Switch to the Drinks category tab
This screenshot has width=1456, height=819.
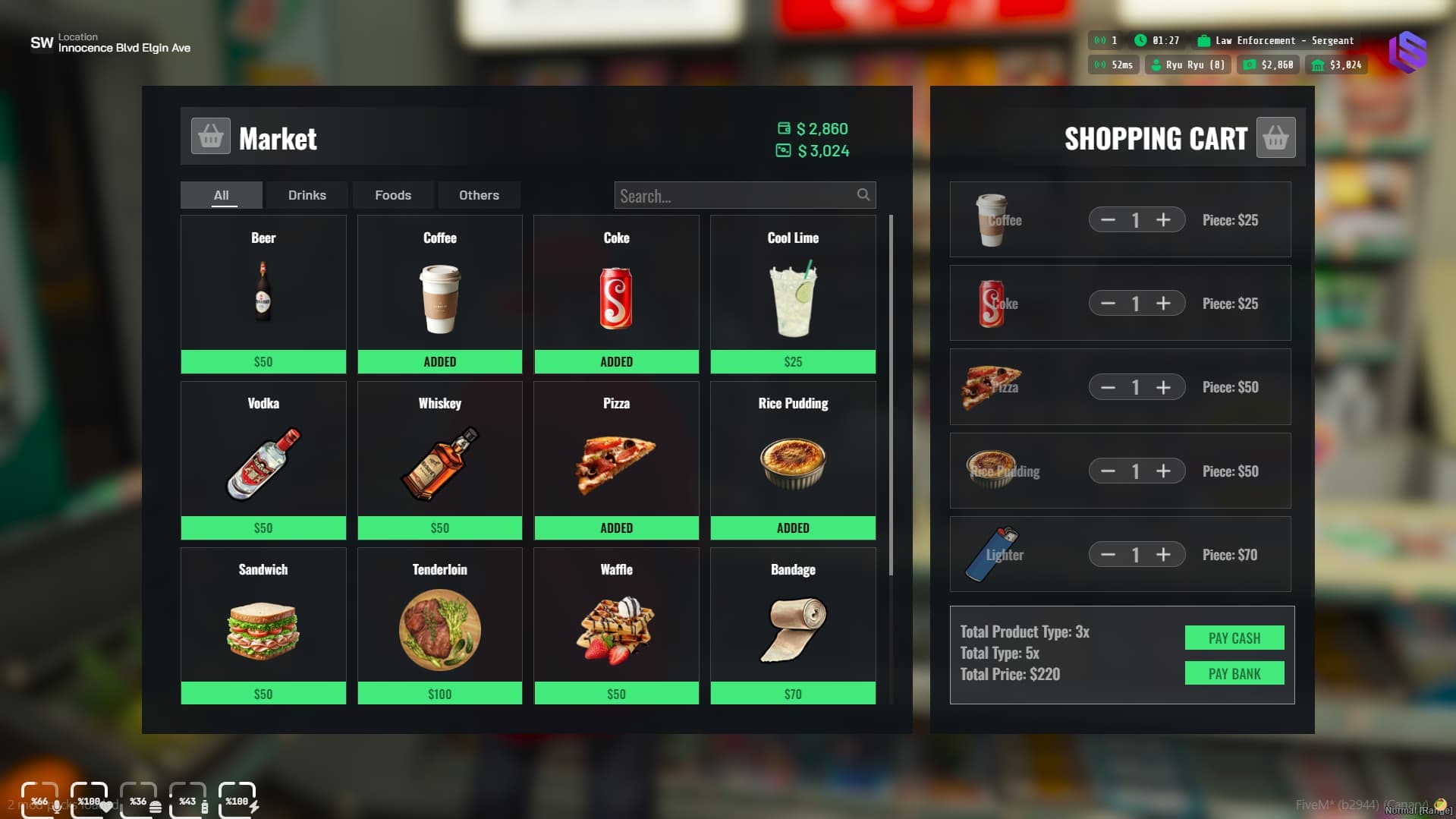(x=307, y=195)
